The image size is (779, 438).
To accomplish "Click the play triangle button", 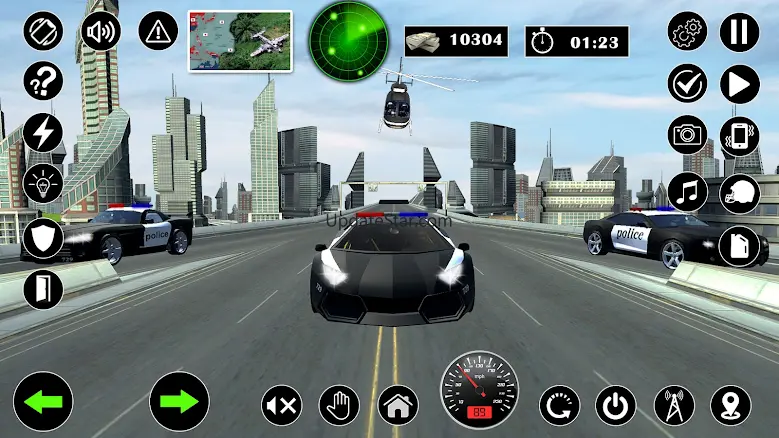I will point(740,83).
